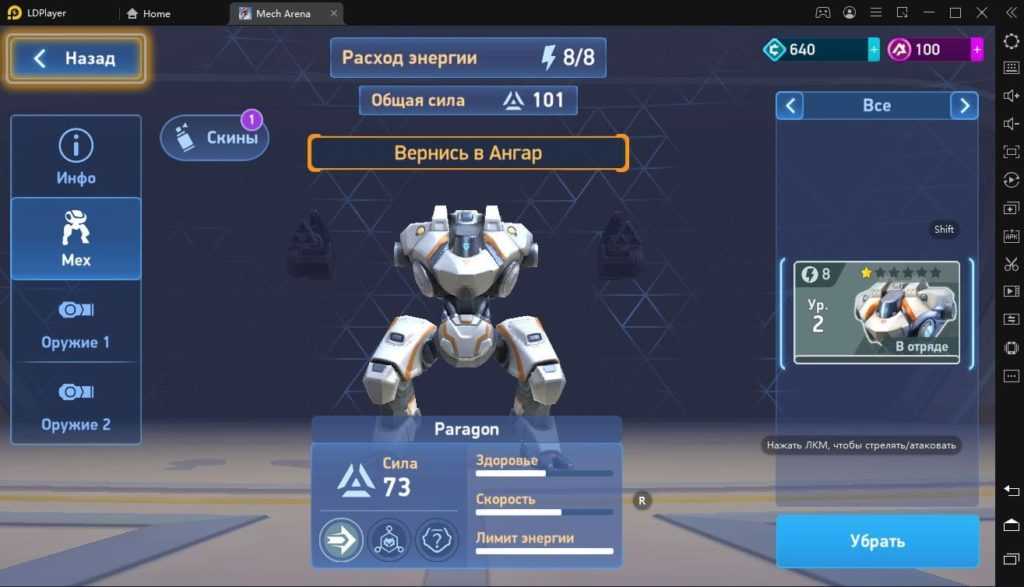Viewport: 1024px width, 587px height.
Task: Go back with the Назад button
Action: click(x=76, y=59)
